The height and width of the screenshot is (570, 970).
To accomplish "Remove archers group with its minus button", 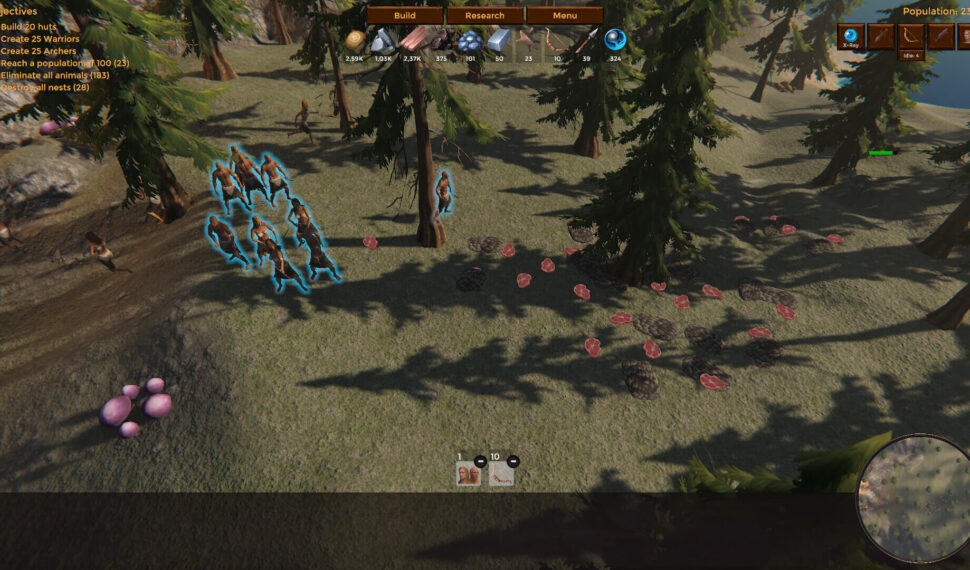I will click(513, 461).
